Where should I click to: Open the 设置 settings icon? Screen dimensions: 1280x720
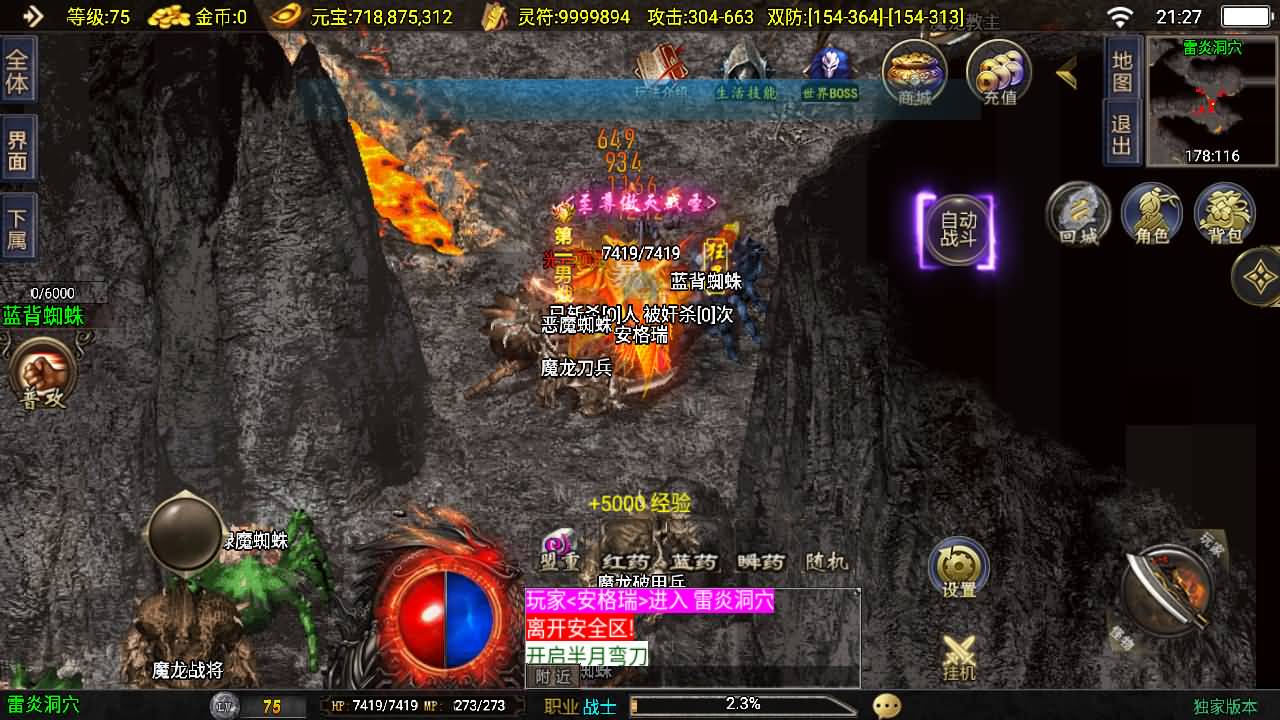pos(958,565)
